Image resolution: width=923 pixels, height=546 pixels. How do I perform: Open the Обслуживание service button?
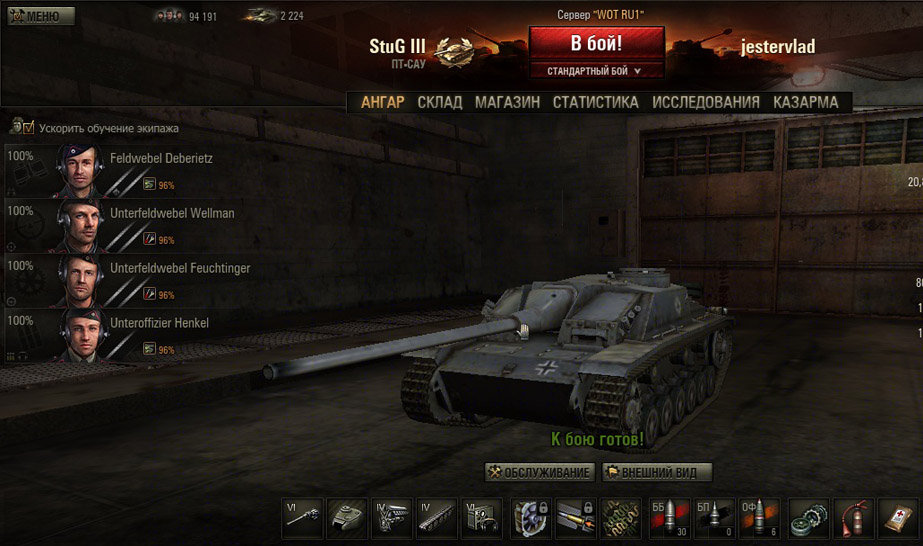coord(540,472)
